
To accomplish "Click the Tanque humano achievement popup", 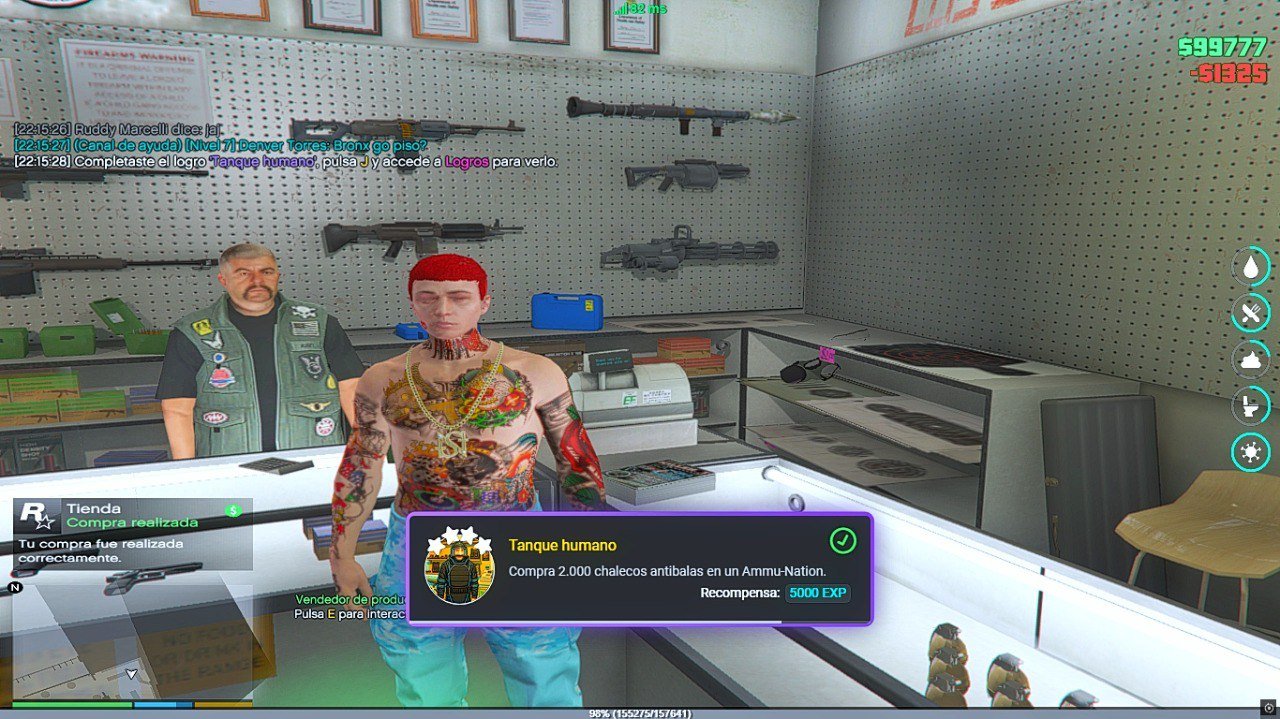I will (639, 569).
